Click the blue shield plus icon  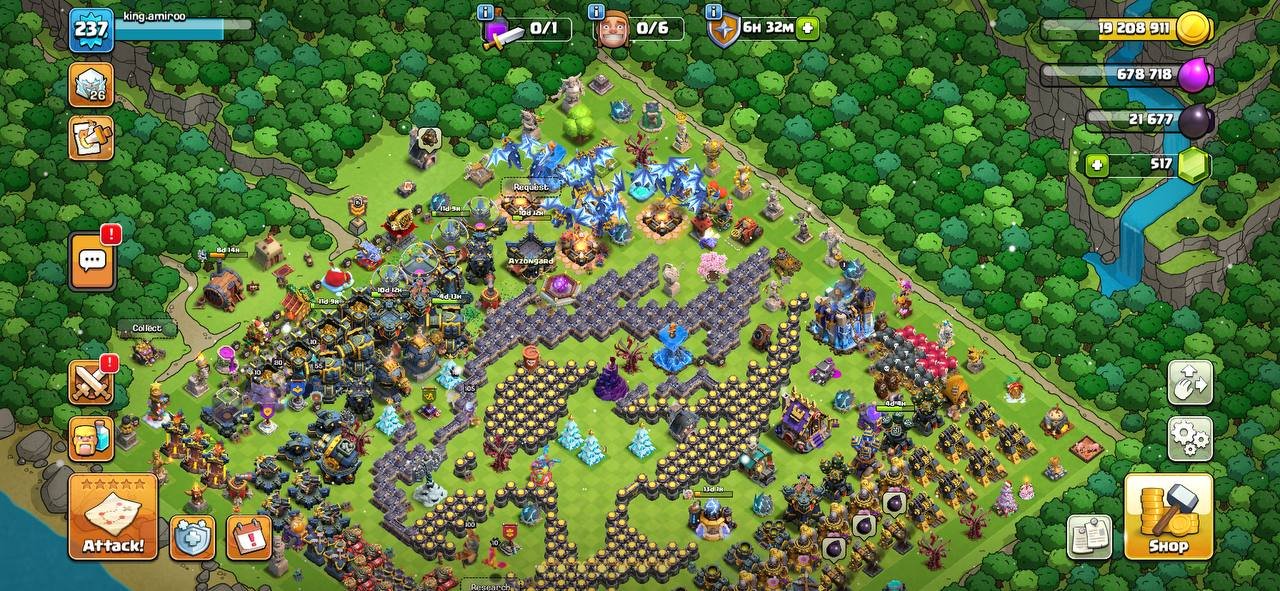point(192,537)
